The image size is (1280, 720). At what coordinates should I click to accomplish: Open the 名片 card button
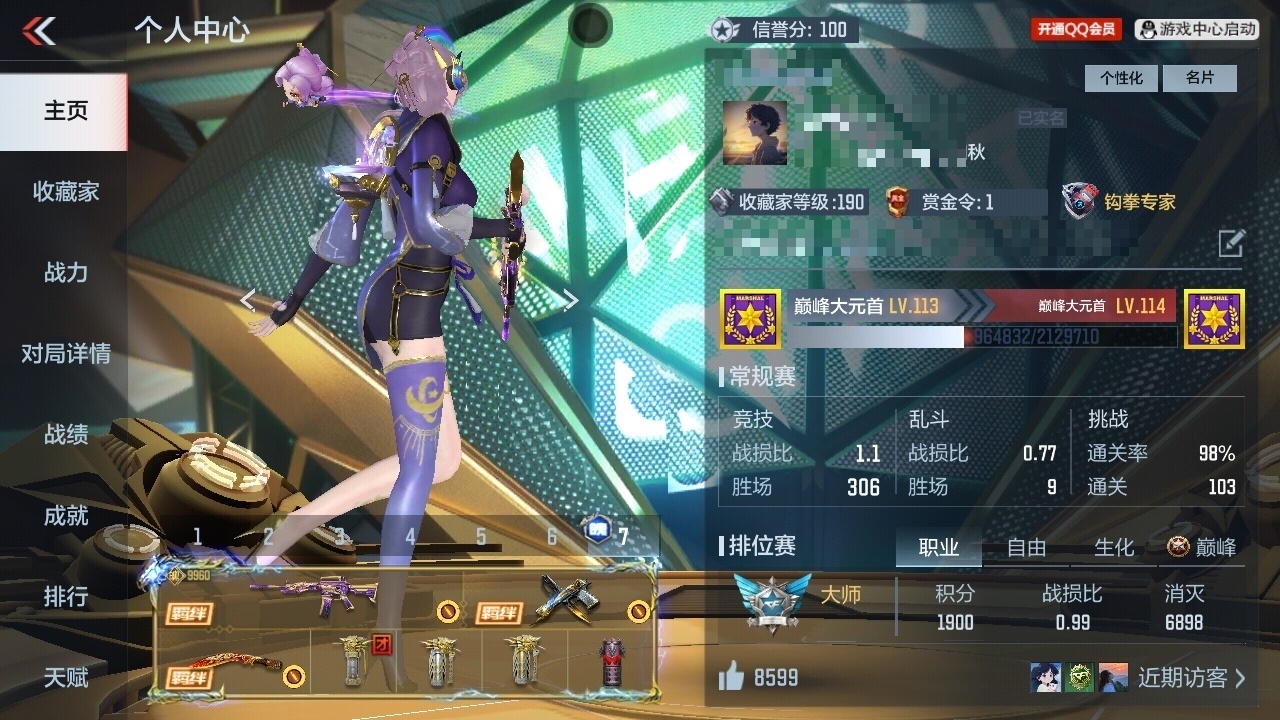click(1200, 78)
